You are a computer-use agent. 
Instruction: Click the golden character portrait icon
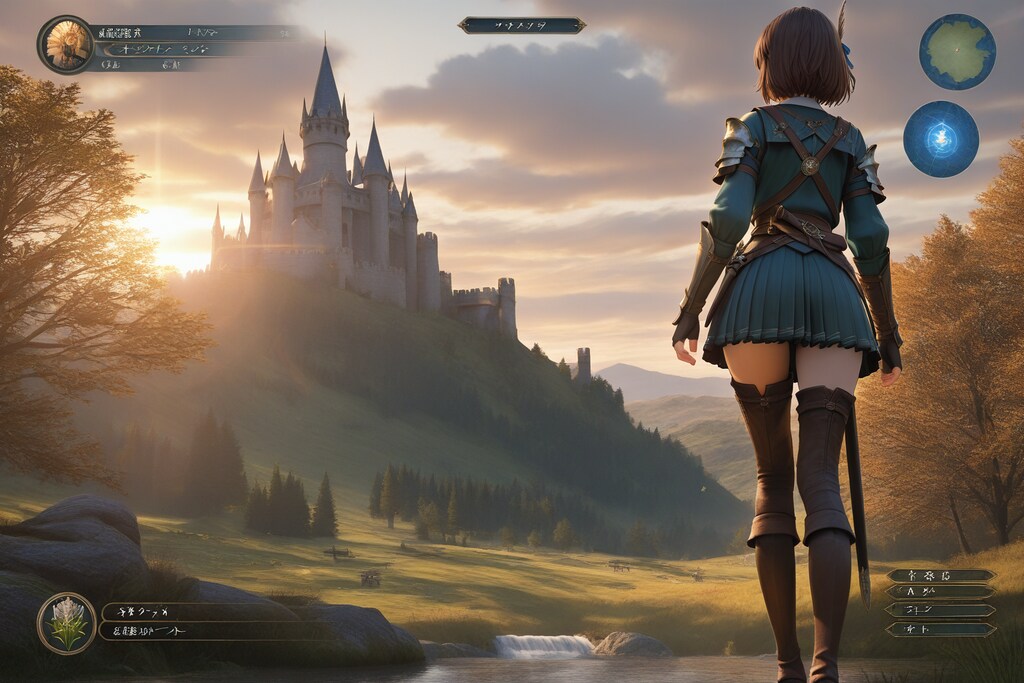(66, 44)
